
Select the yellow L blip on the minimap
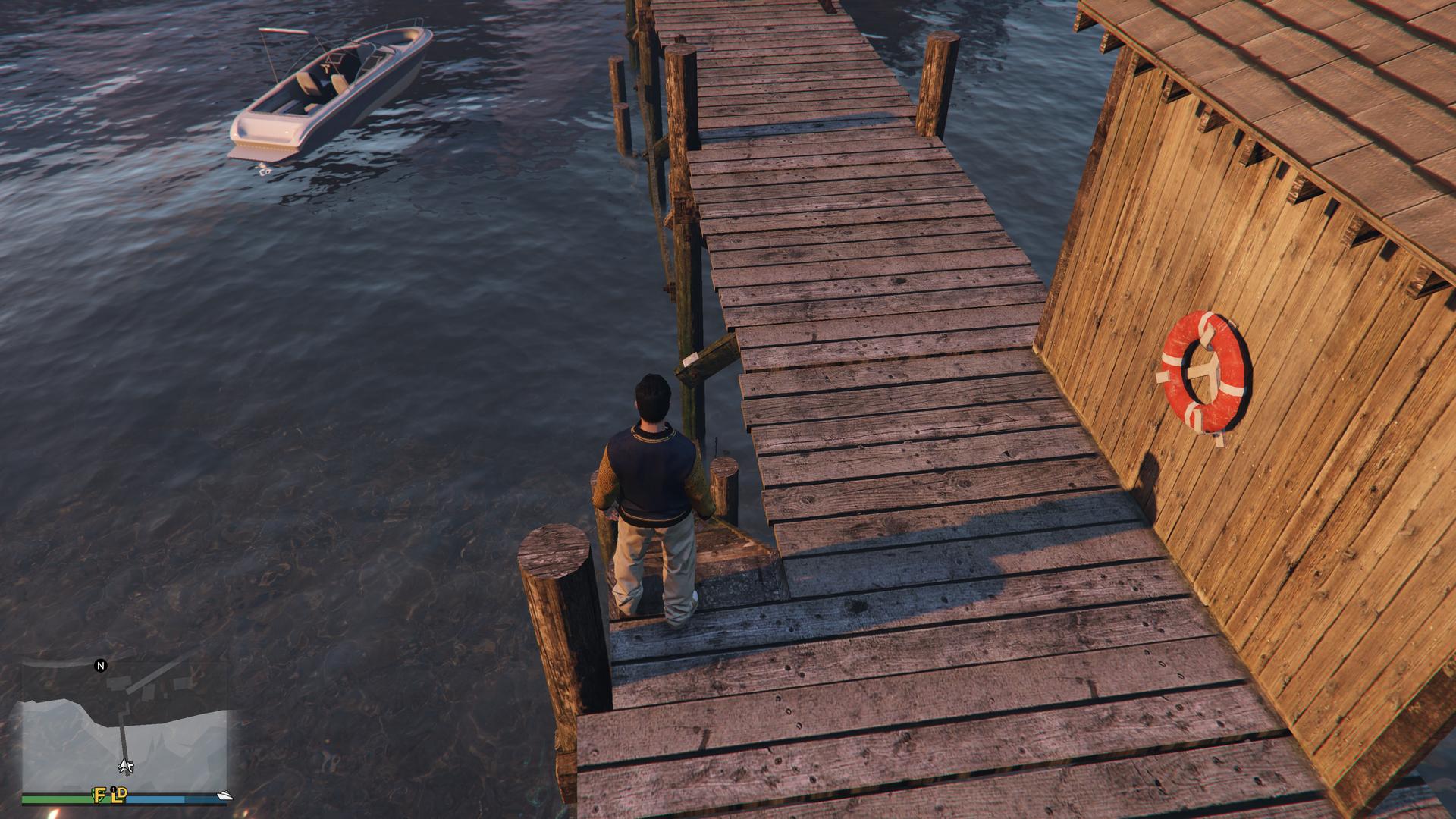pyautogui.click(x=114, y=795)
